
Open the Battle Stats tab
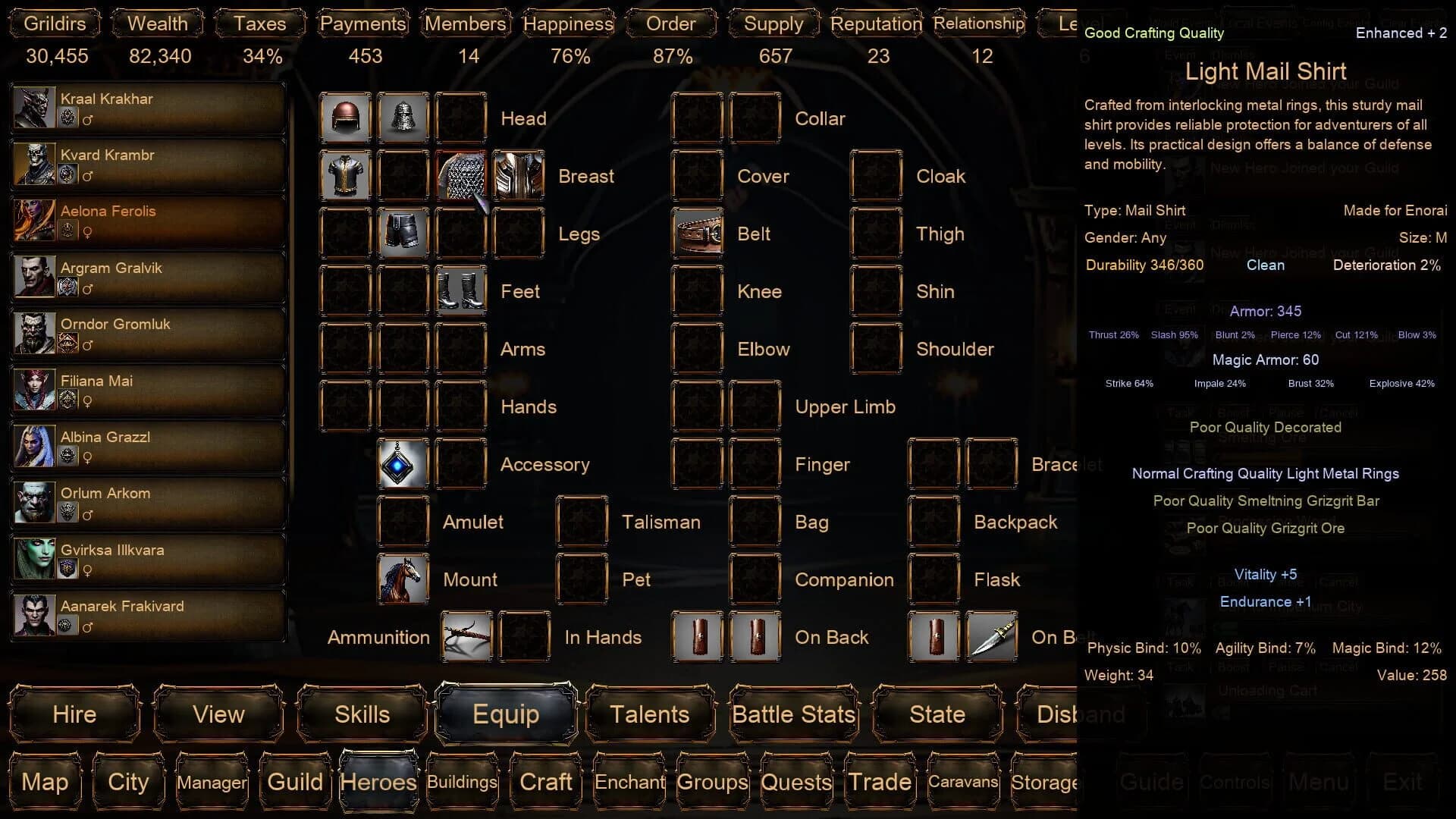[793, 714]
